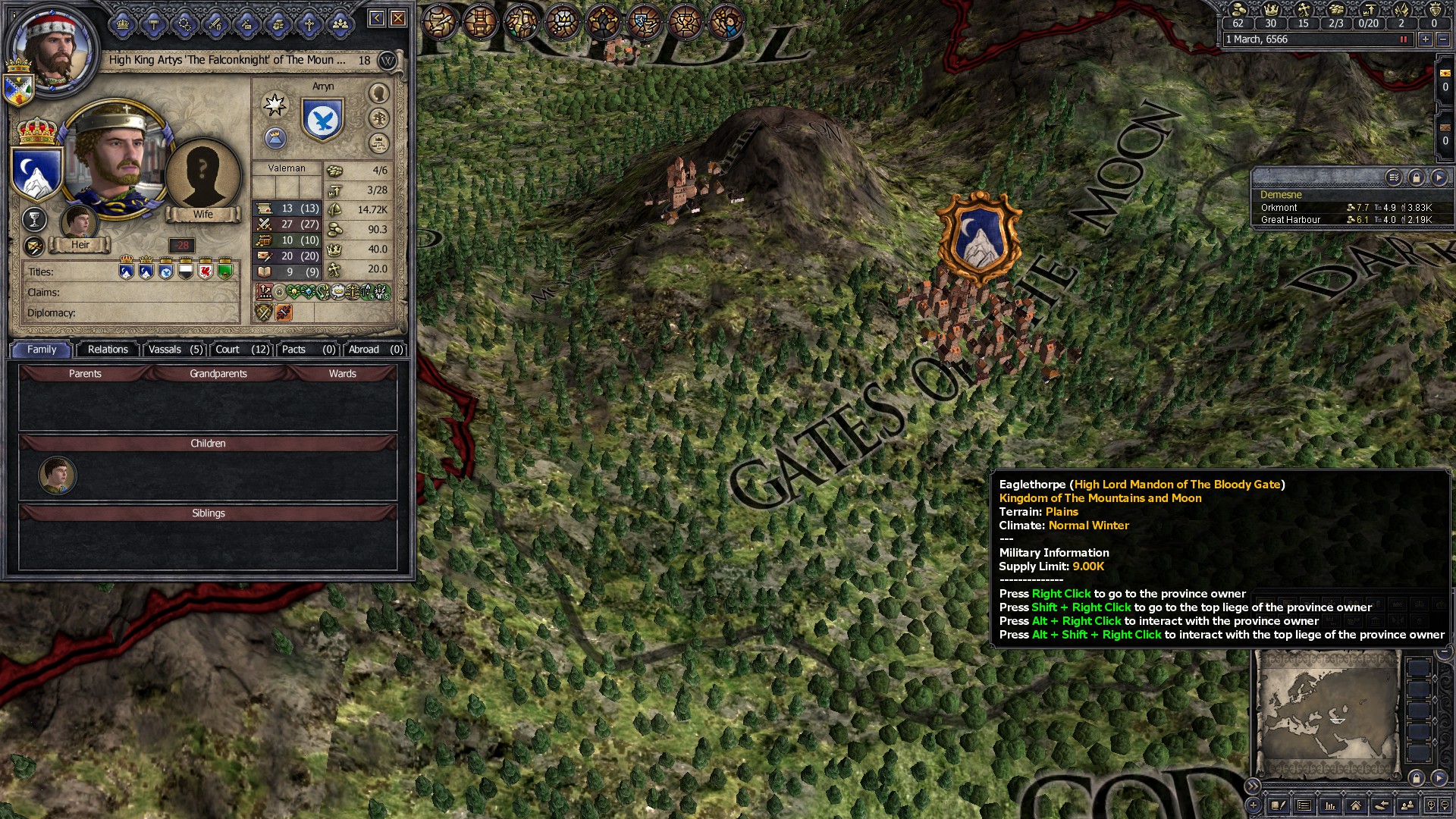Viewport: 1456px width, 819px height.
Task: Open the Wikipedia link for this character
Action: (x=388, y=61)
